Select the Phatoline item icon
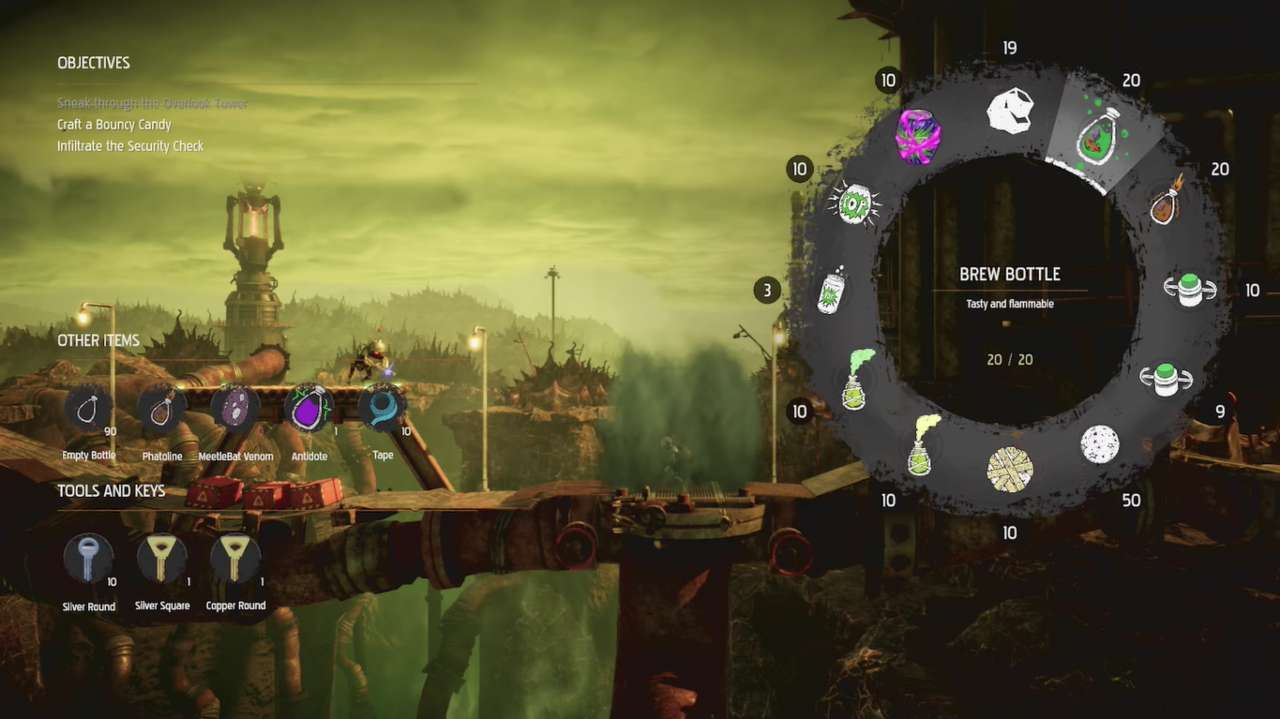This screenshot has height=719, width=1280. pos(162,408)
